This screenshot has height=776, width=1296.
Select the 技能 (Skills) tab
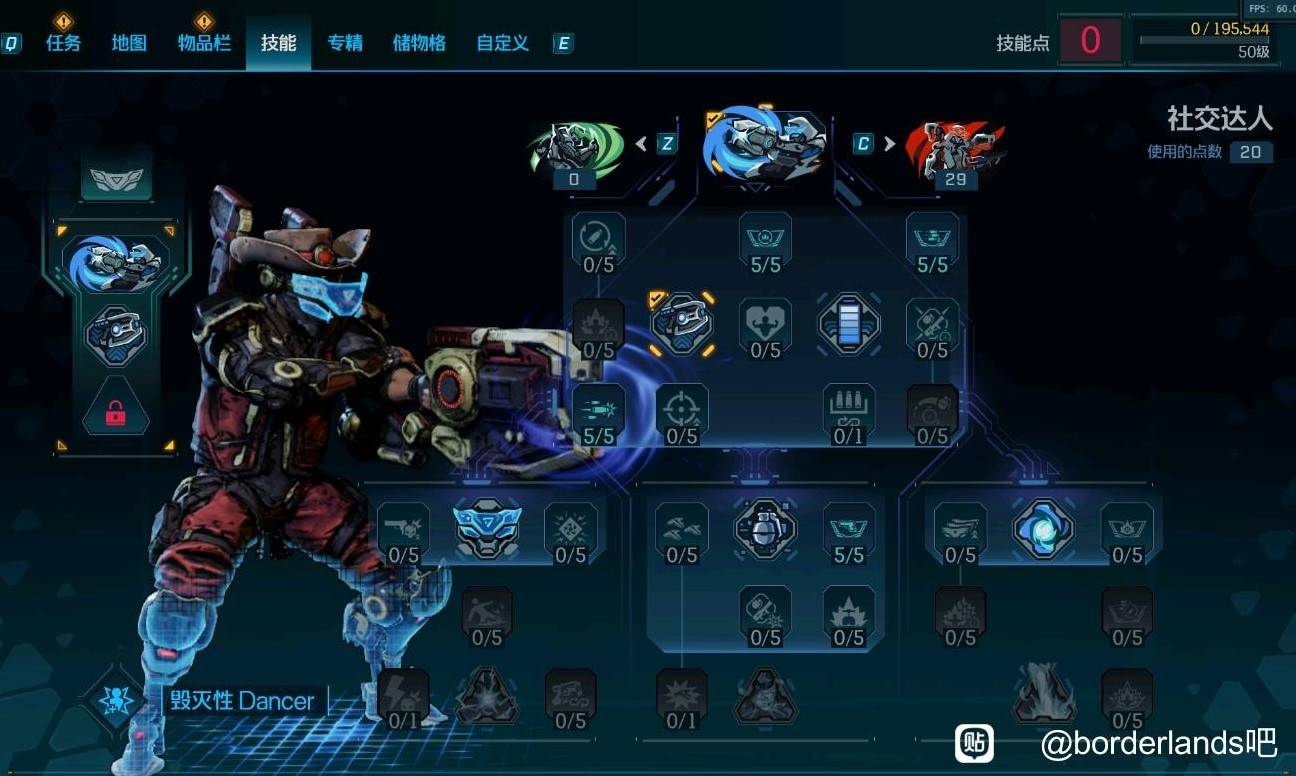click(278, 43)
